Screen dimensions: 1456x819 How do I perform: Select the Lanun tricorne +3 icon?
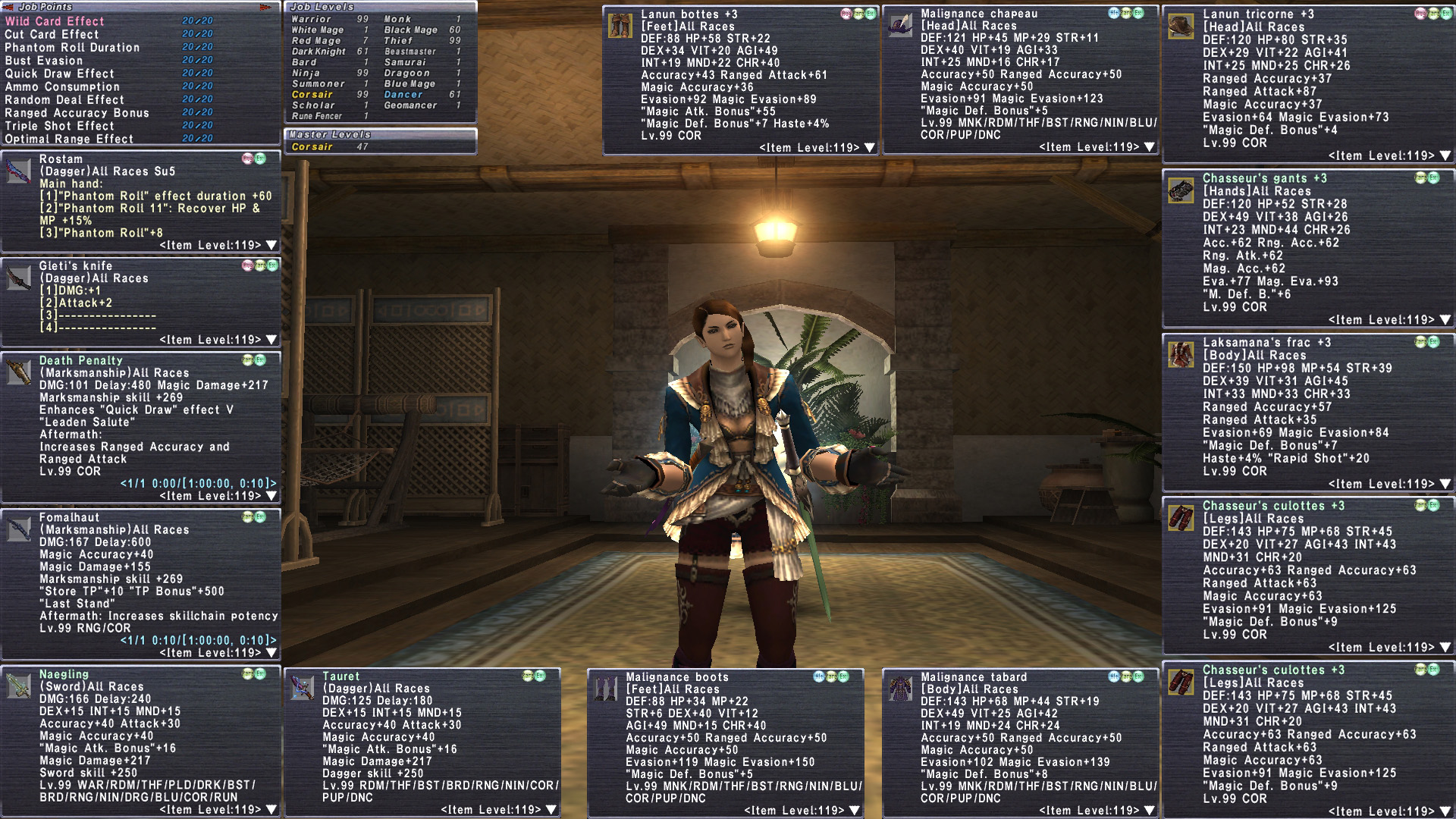click(1181, 26)
